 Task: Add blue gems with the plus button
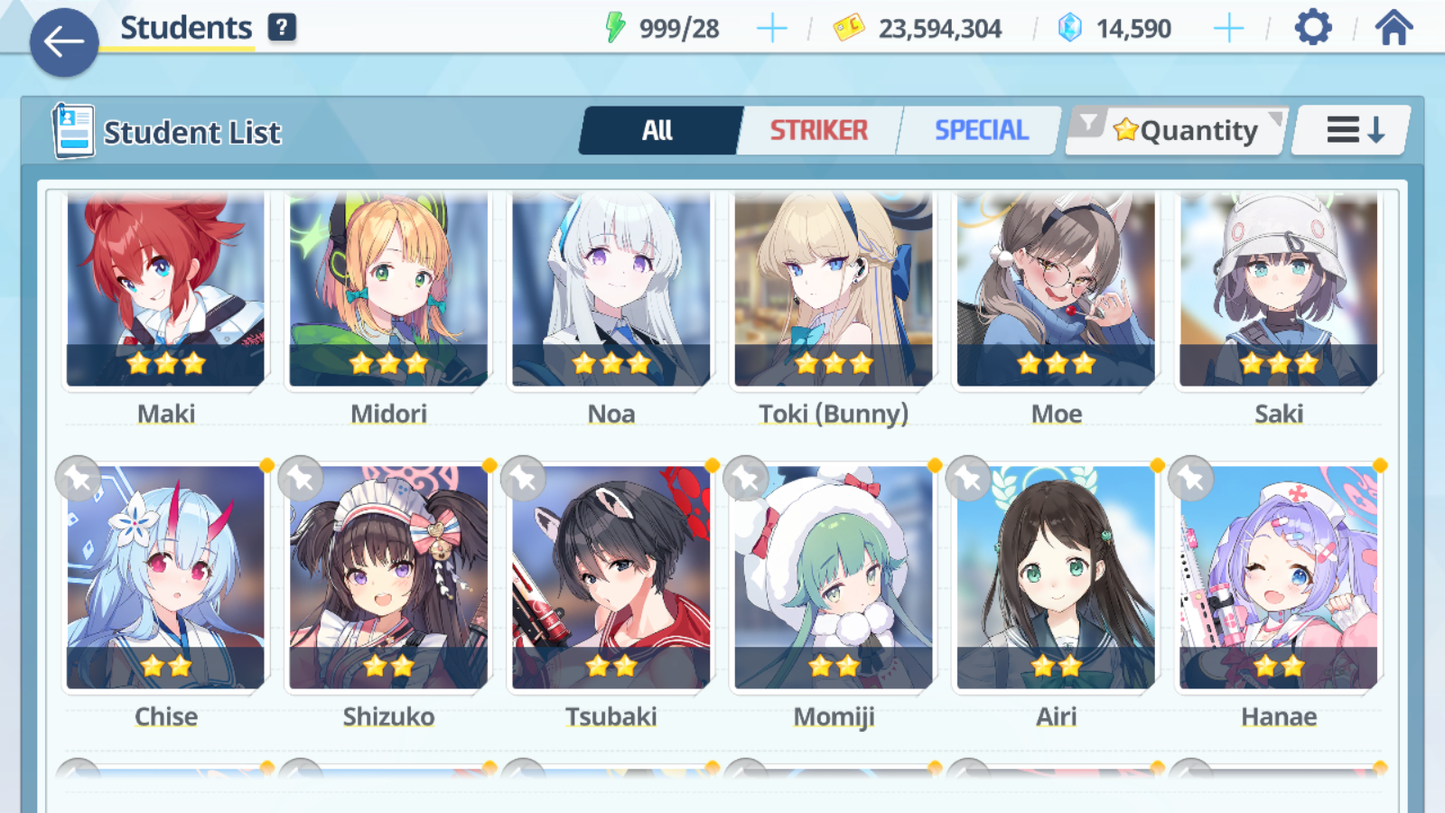[1228, 28]
